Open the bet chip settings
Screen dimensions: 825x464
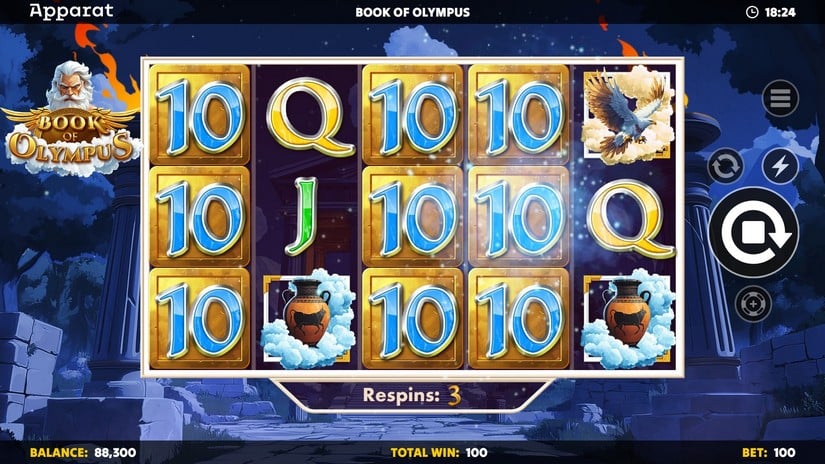point(753,302)
